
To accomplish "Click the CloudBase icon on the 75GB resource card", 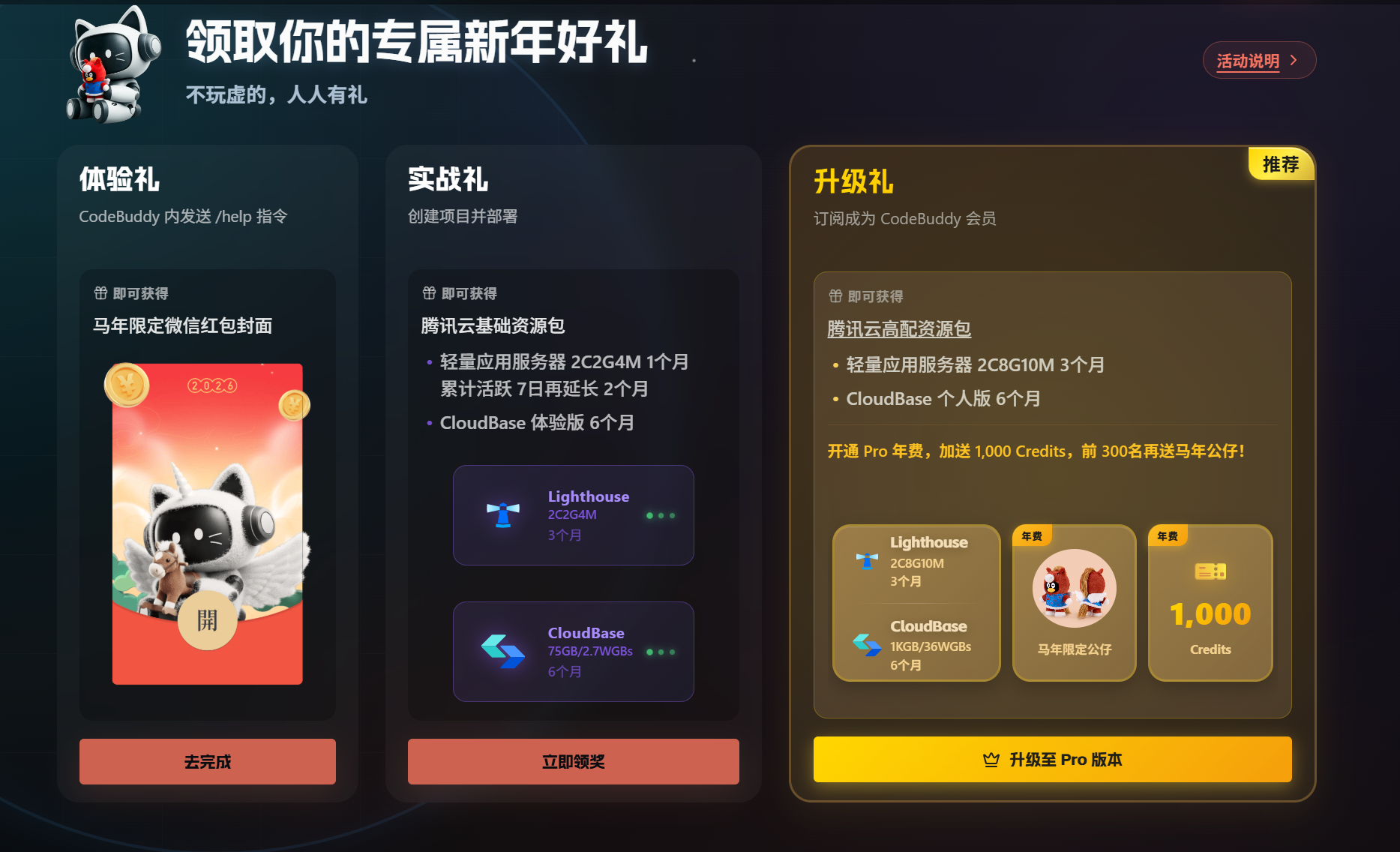I will [x=504, y=651].
